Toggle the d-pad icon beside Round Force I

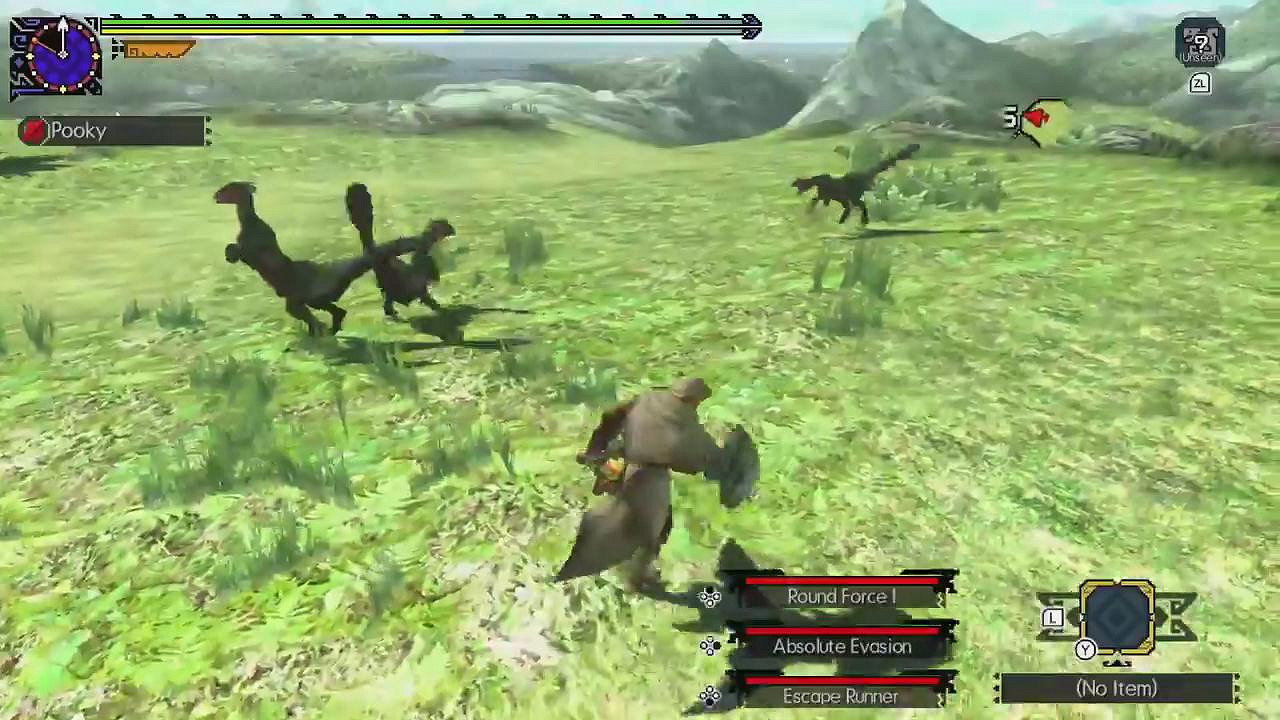point(710,596)
